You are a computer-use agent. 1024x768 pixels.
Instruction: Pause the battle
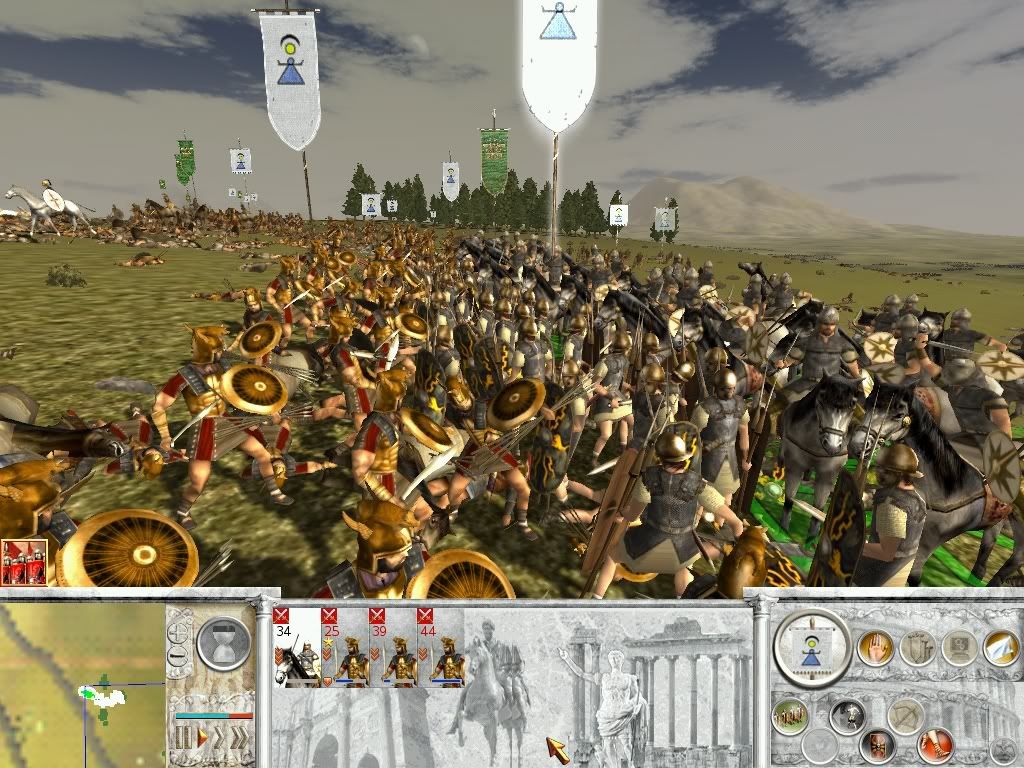click(183, 739)
